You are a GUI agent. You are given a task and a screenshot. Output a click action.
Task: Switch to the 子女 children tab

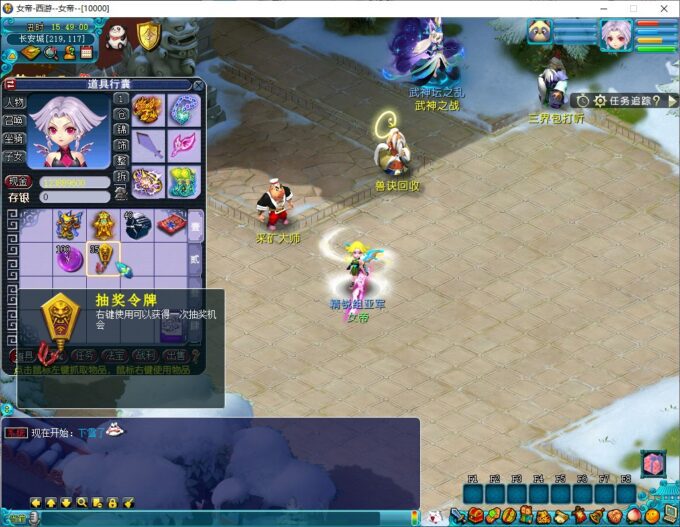[x=14, y=157]
